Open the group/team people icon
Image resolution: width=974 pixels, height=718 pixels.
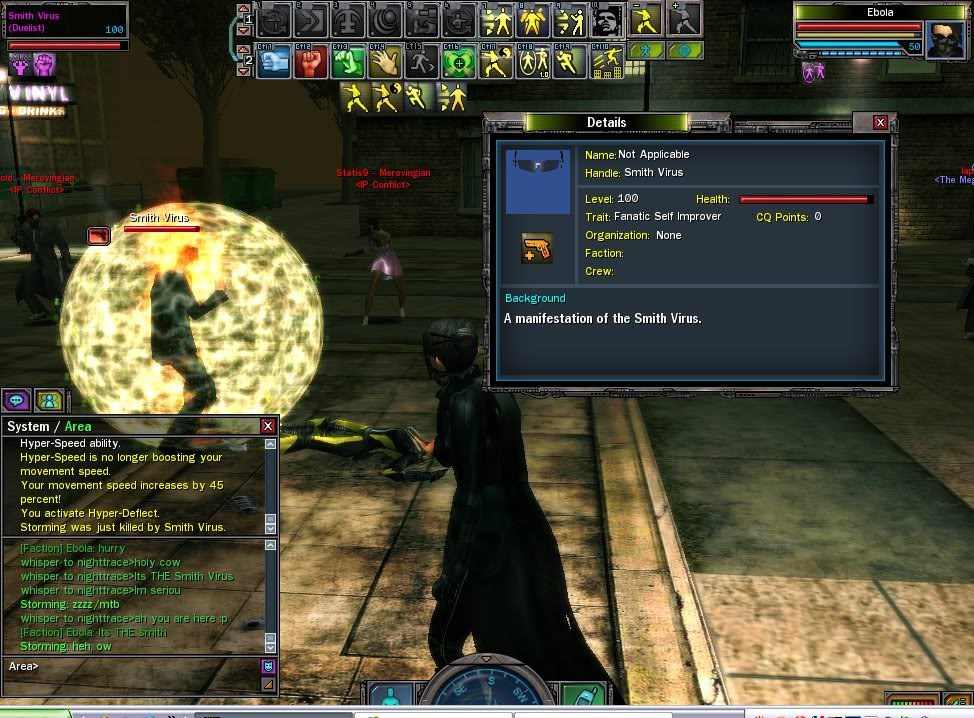pos(48,400)
